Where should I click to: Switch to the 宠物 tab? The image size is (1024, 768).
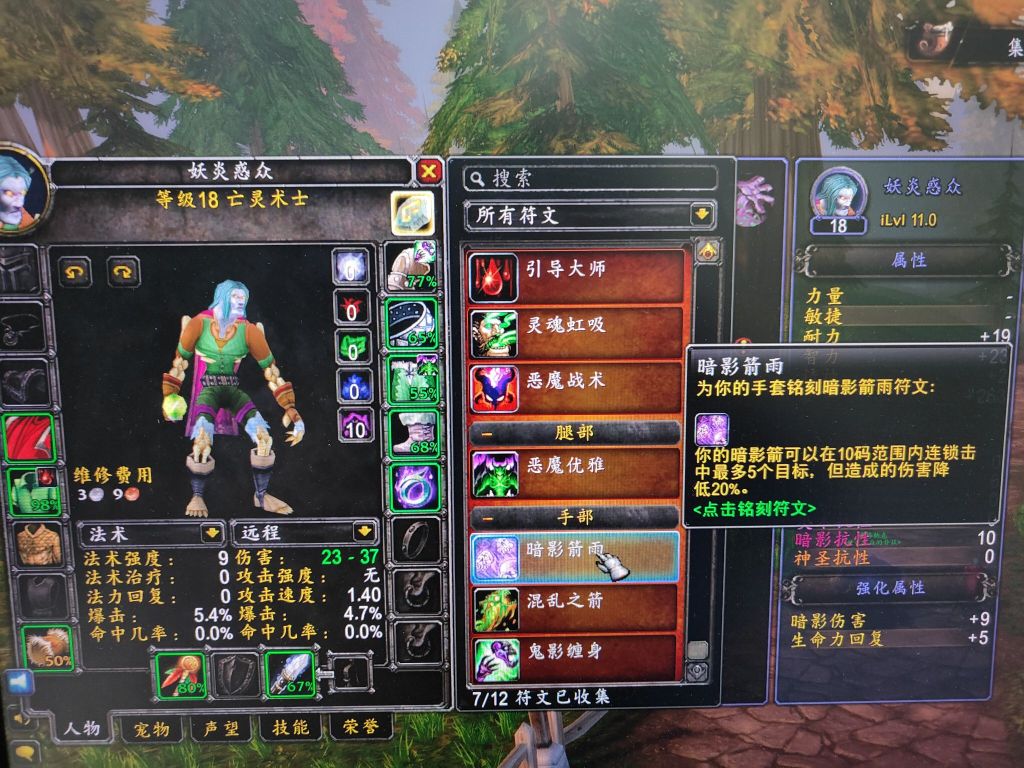click(152, 727)
